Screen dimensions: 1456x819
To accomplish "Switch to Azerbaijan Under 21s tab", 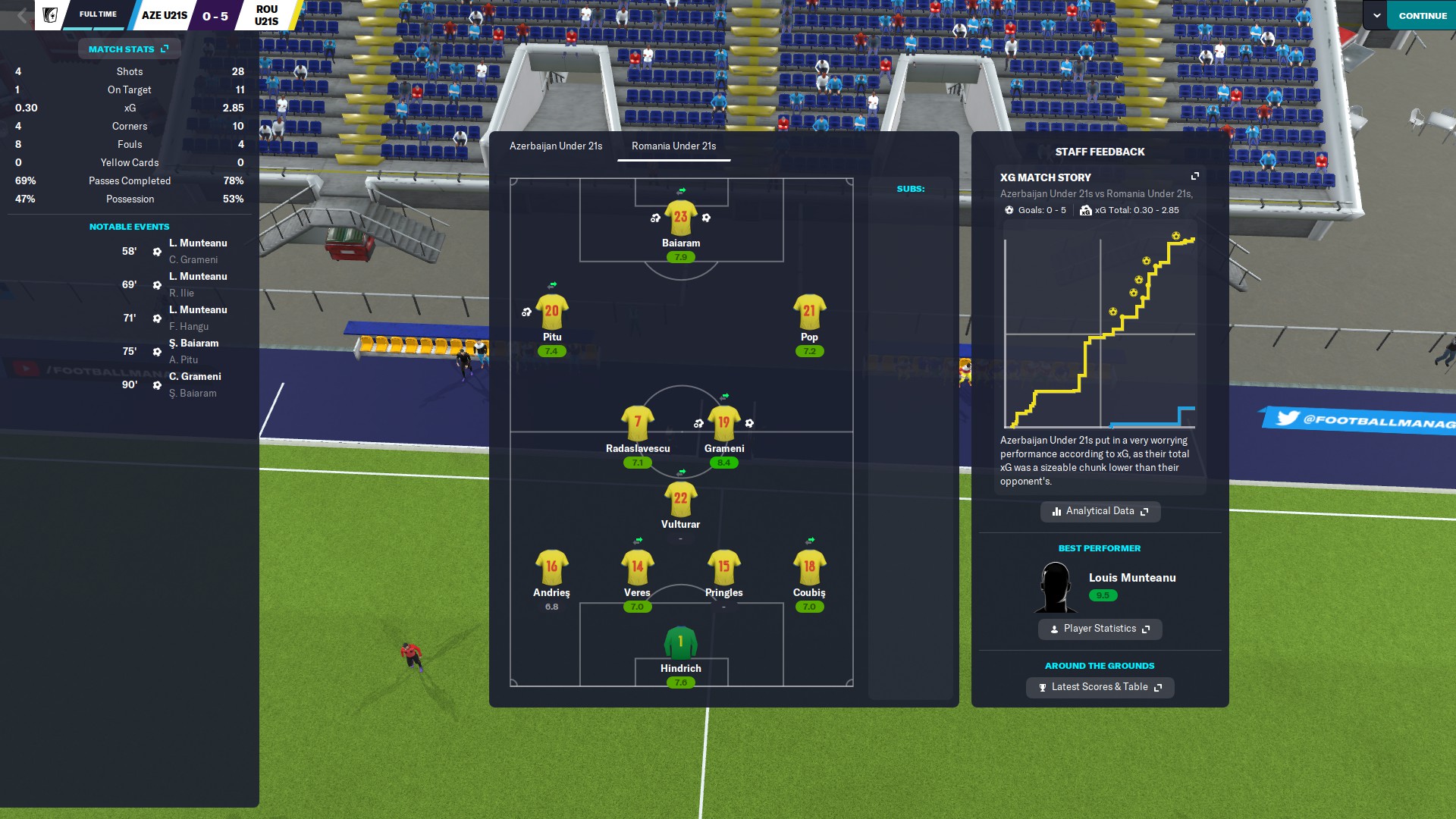I will (x=555, y=146).
